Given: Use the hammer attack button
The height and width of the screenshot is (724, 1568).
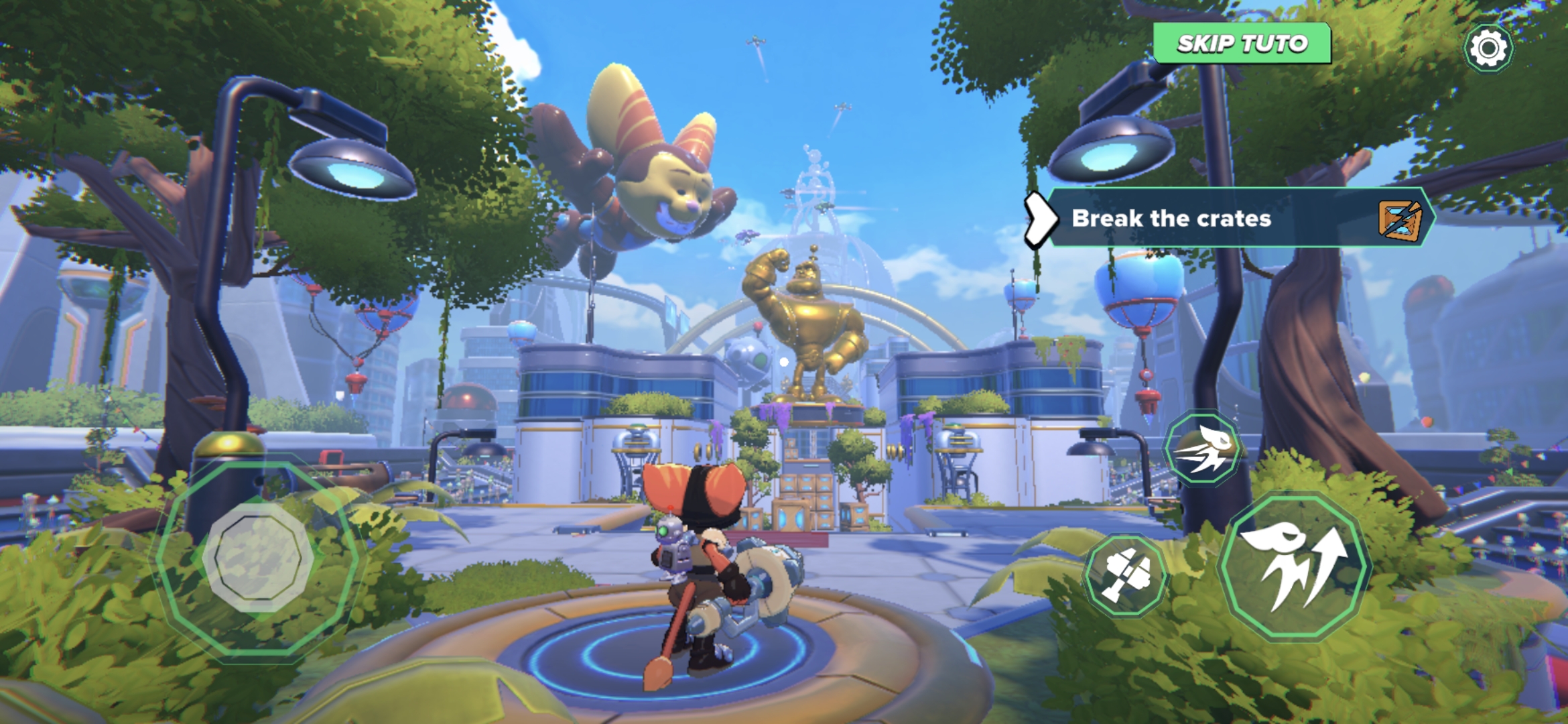Looking at the screenshot, I should 1126,575.
